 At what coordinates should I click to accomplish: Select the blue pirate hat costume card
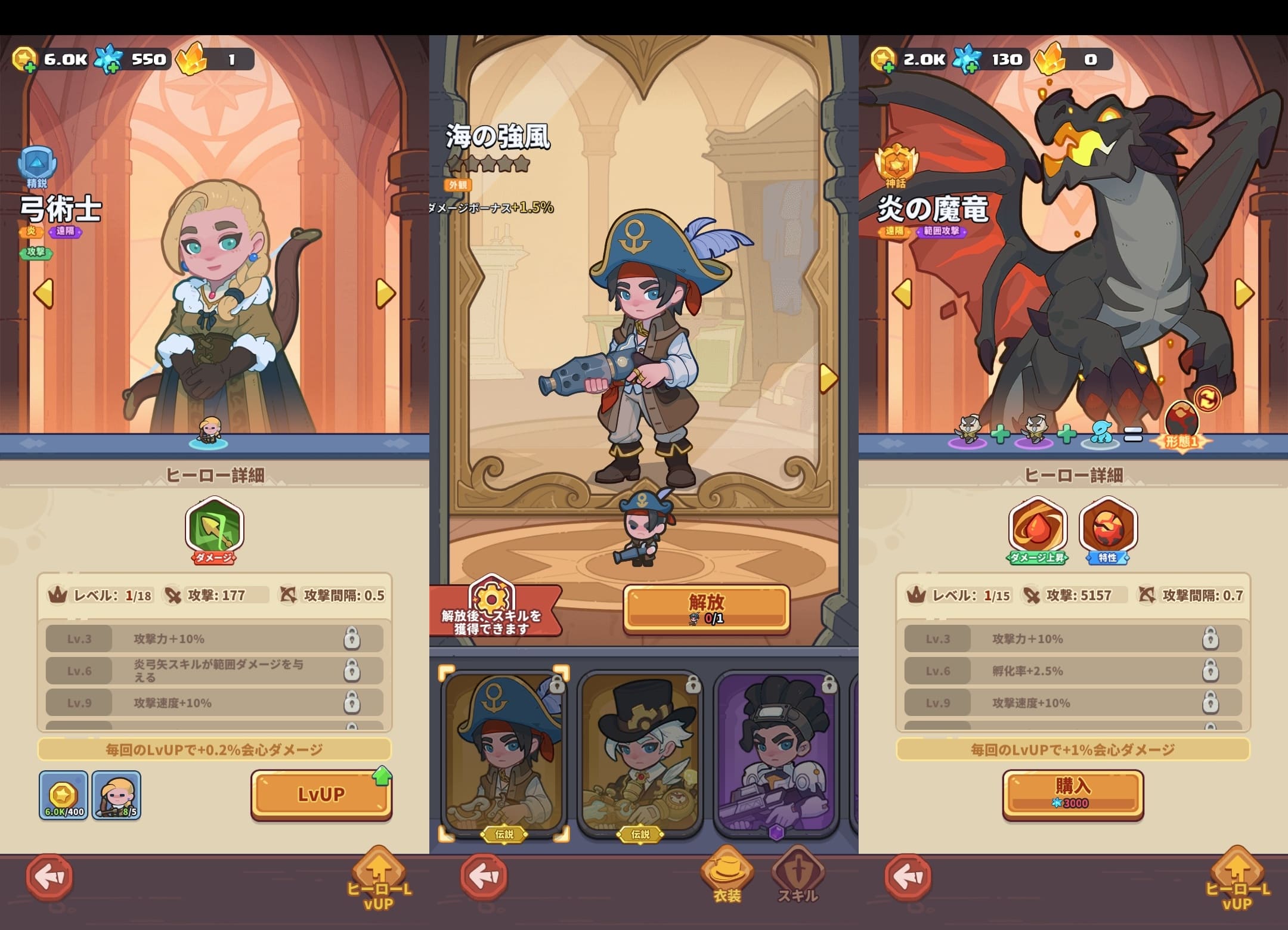pyautogui.click(x=504, y=752)
